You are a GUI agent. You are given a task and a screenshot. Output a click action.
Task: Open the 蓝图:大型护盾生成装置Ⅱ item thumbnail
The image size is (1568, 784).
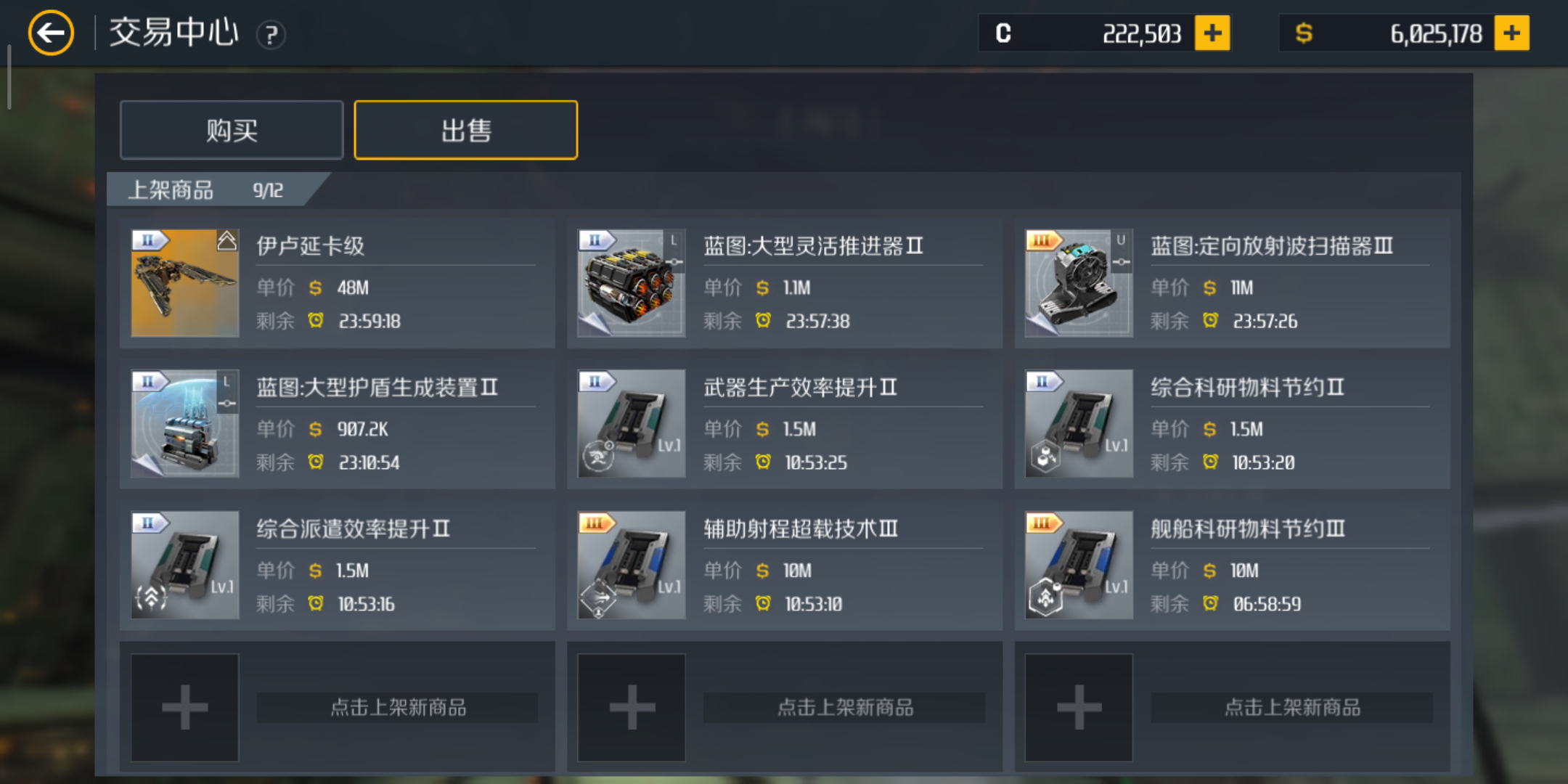click(184, 423)
